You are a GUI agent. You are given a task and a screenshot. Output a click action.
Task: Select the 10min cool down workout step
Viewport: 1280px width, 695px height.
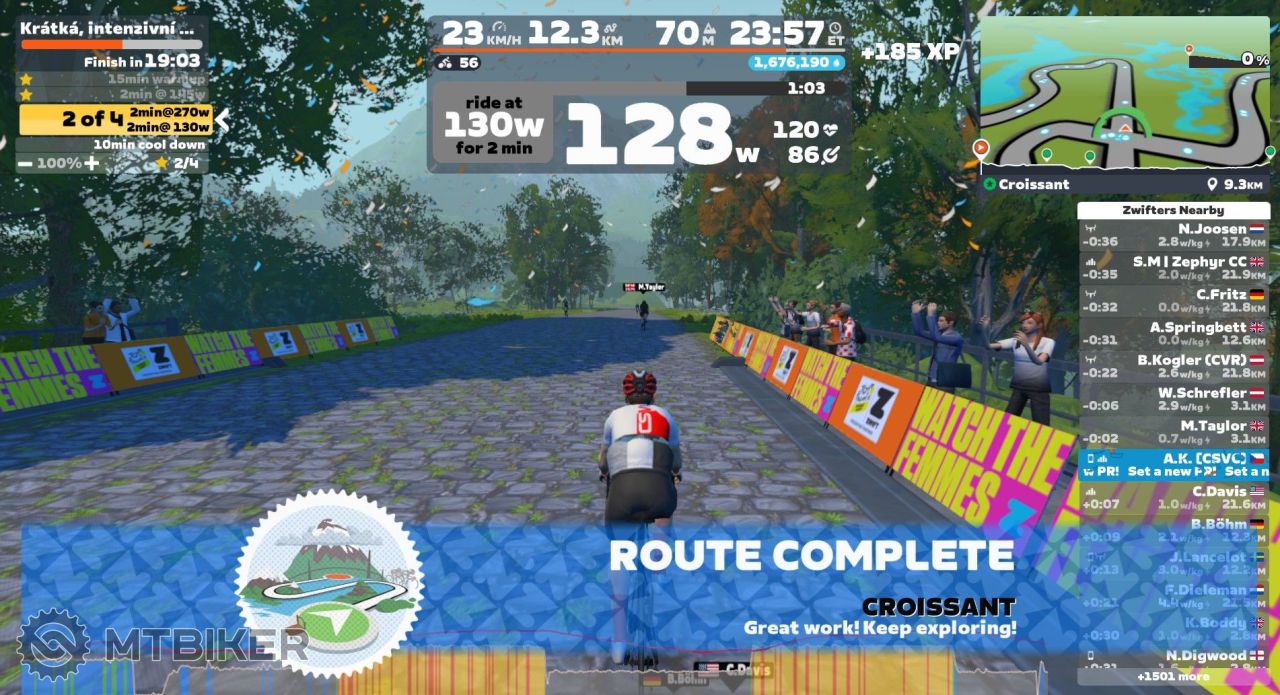tap(148, 145)
